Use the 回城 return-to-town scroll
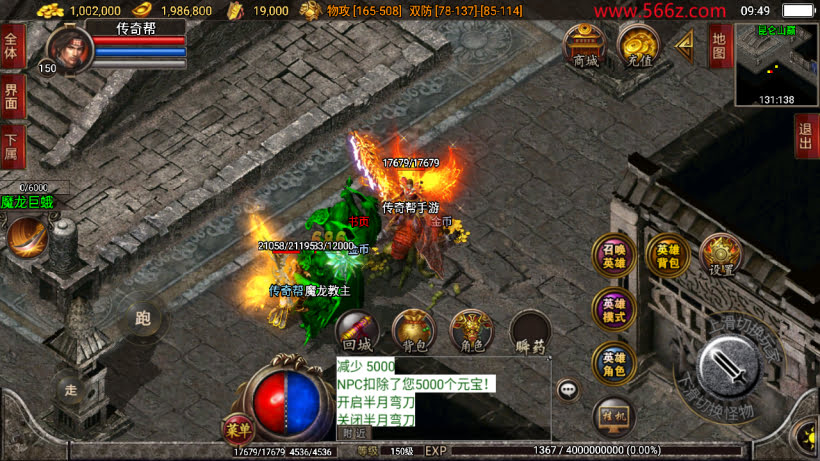The width and height of the screenshot is (820, 461). click(355, 331)
